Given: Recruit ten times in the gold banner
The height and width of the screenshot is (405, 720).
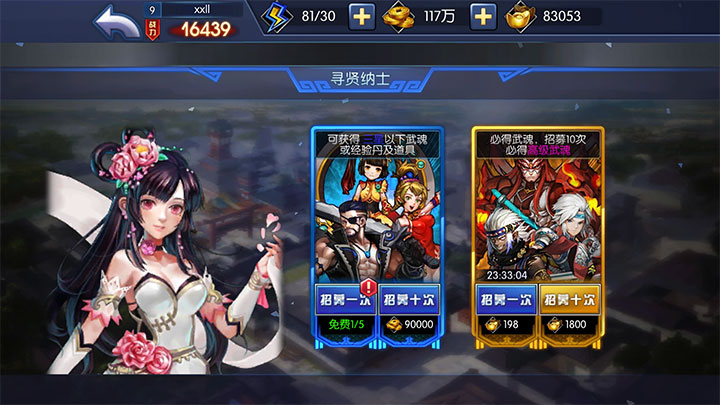Looking at the screenshot, I should coord(570,299).
